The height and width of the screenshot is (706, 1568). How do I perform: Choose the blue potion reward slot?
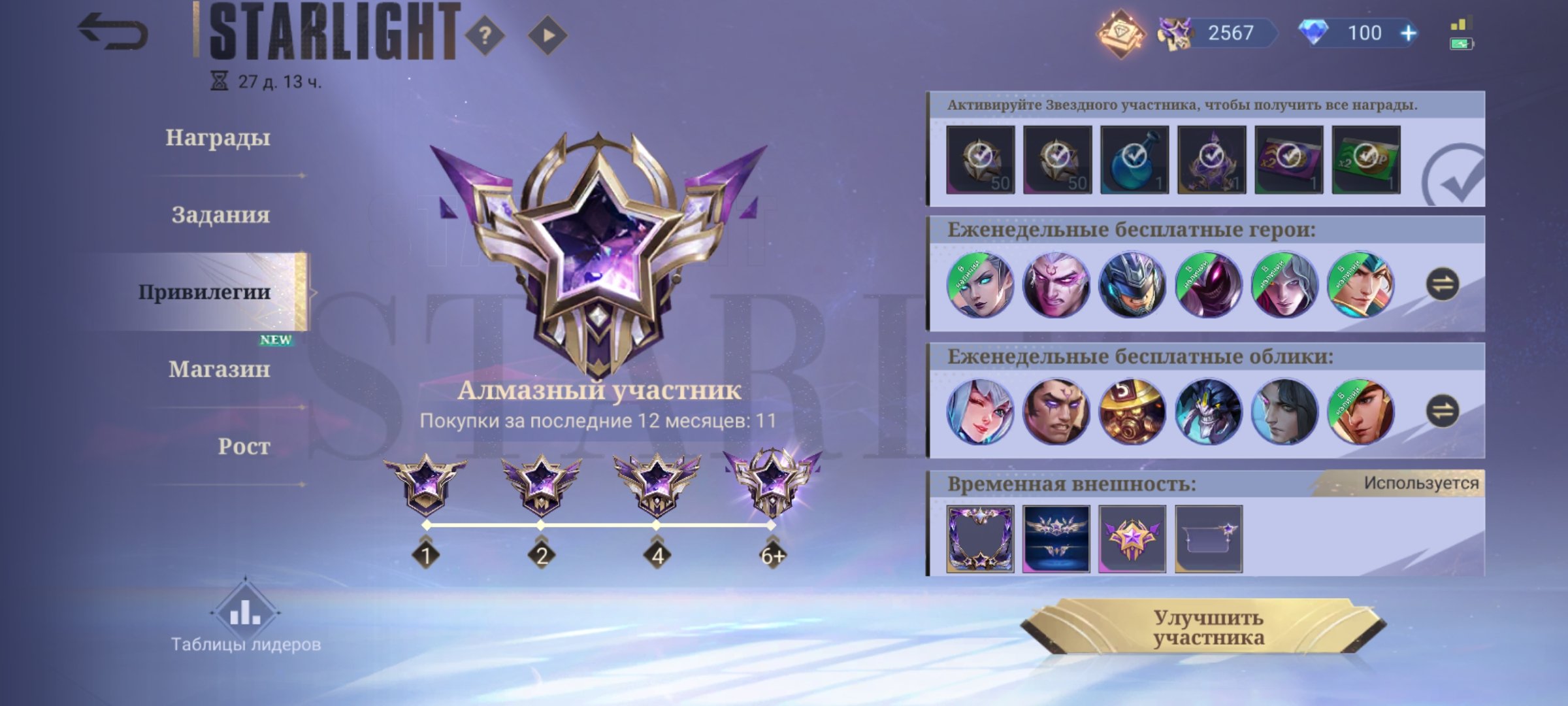click(1134, 160)
